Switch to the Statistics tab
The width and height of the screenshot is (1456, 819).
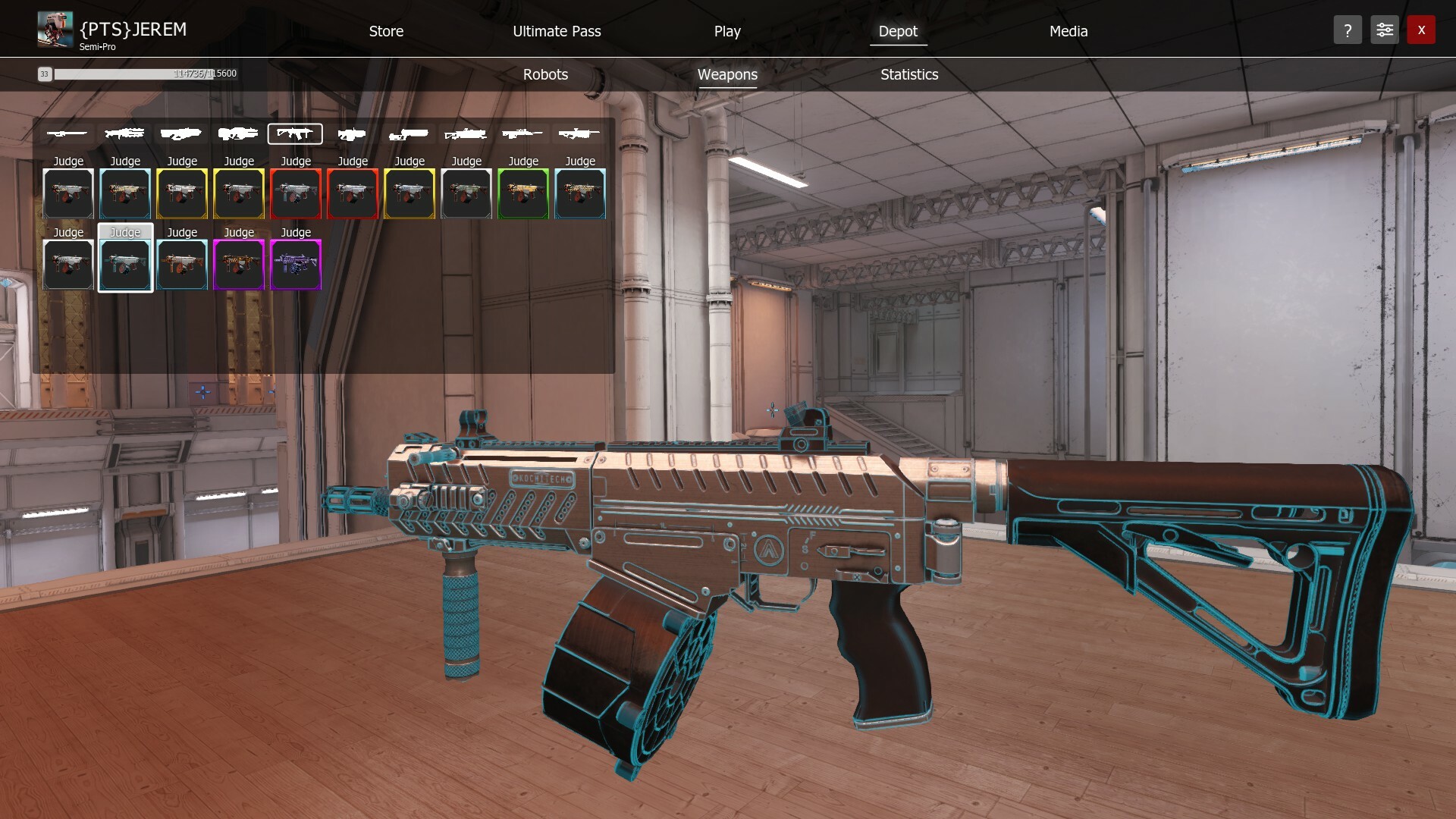pos(908,74)
